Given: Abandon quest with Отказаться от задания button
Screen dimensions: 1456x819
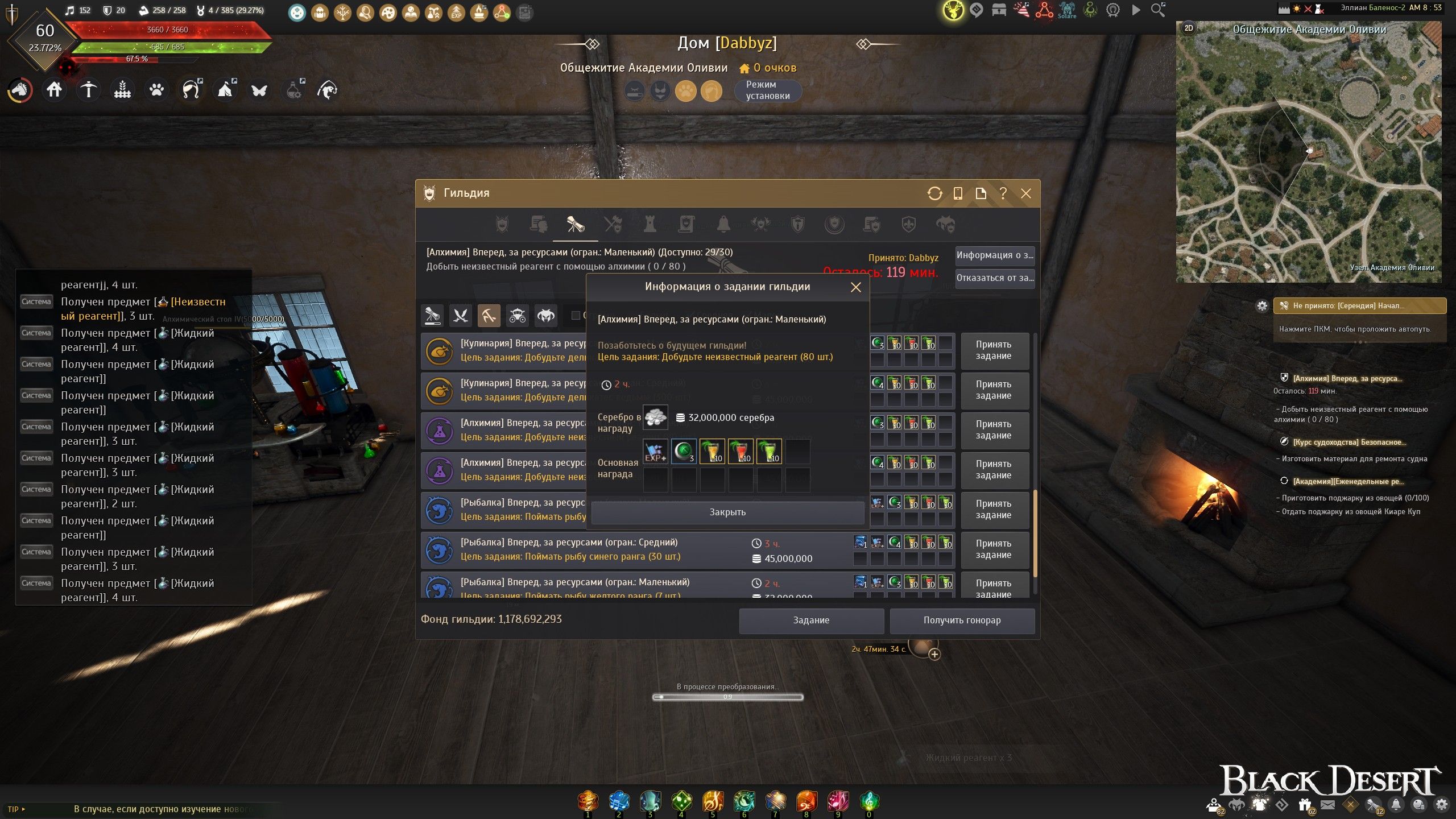Looking at the screenshot, I should click(994, 278).
